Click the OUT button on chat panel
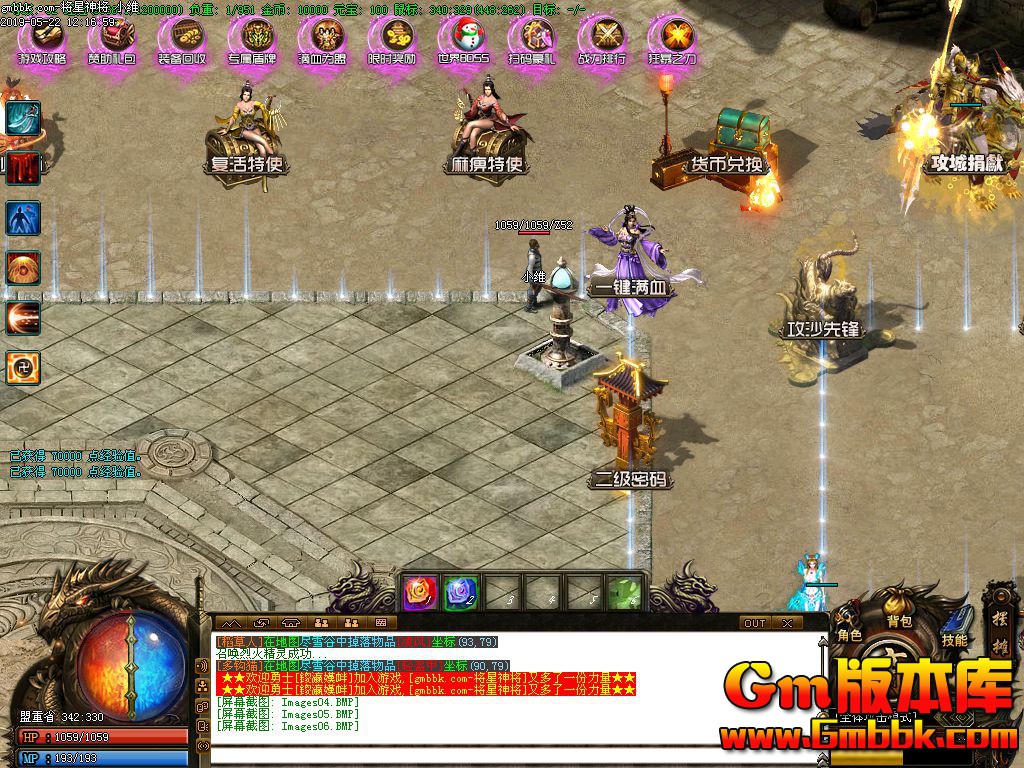The width and height of the screenshot is (1024, 768). tap(755, 623)
